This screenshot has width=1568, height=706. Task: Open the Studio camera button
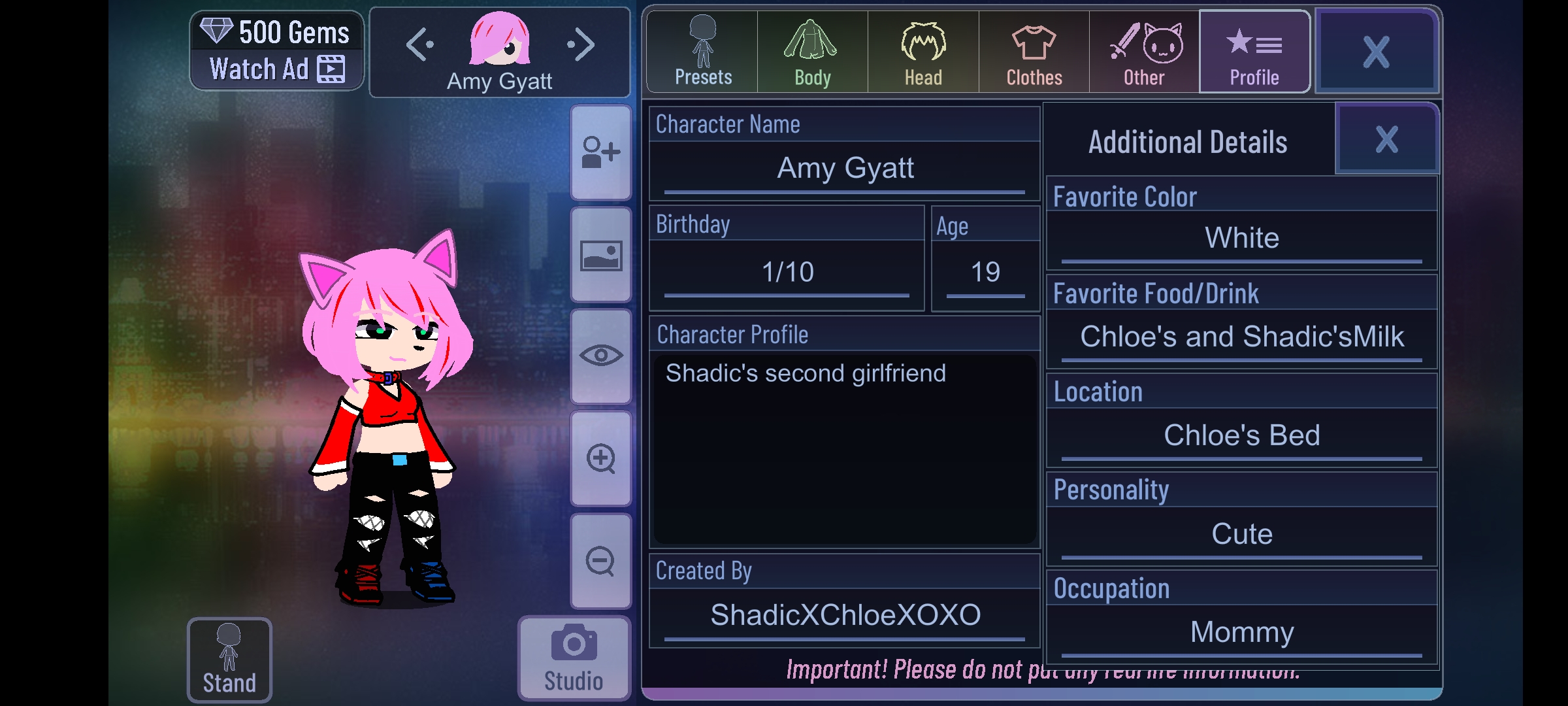[574, 657]
